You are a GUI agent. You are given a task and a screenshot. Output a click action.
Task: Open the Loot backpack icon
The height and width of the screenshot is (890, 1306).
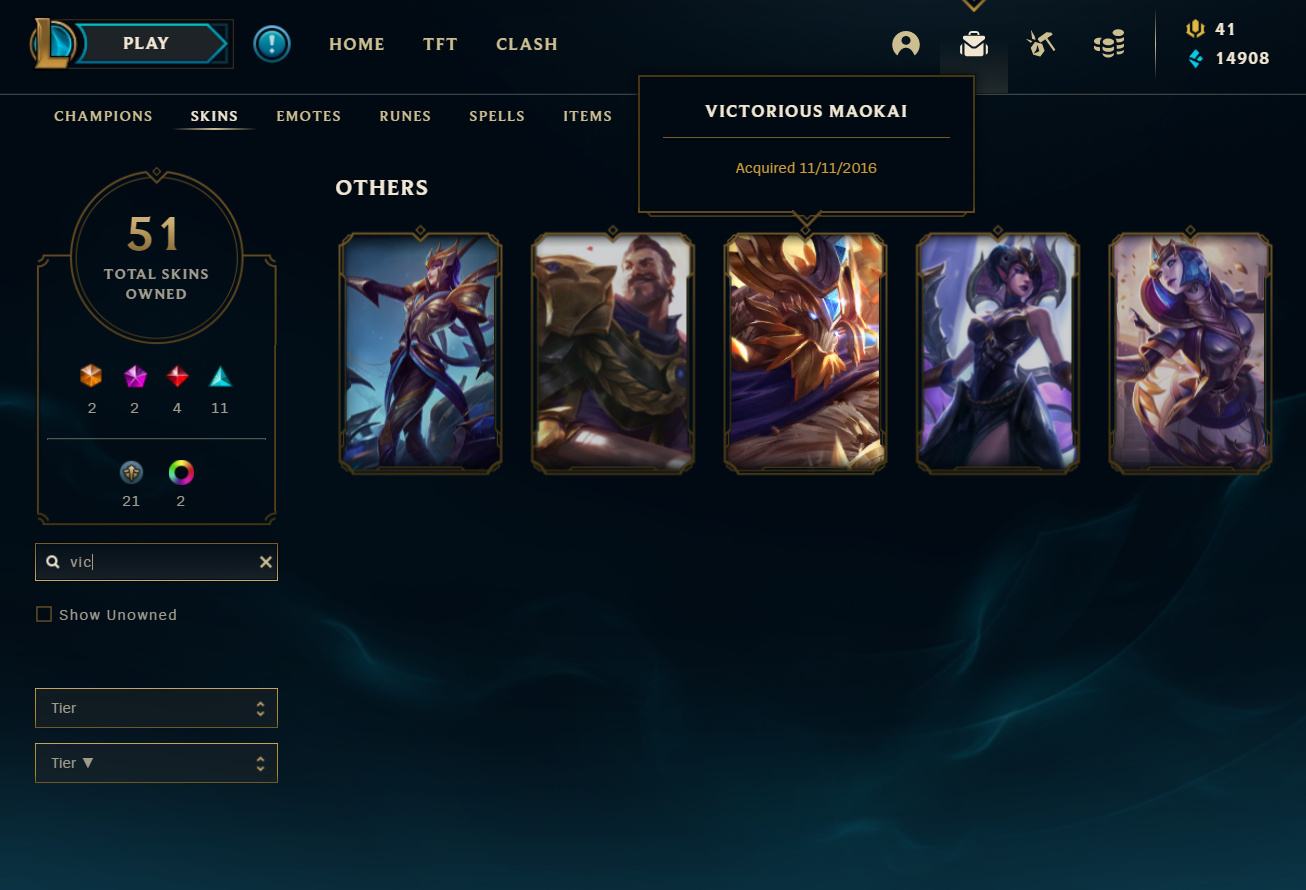pos(973,43)
